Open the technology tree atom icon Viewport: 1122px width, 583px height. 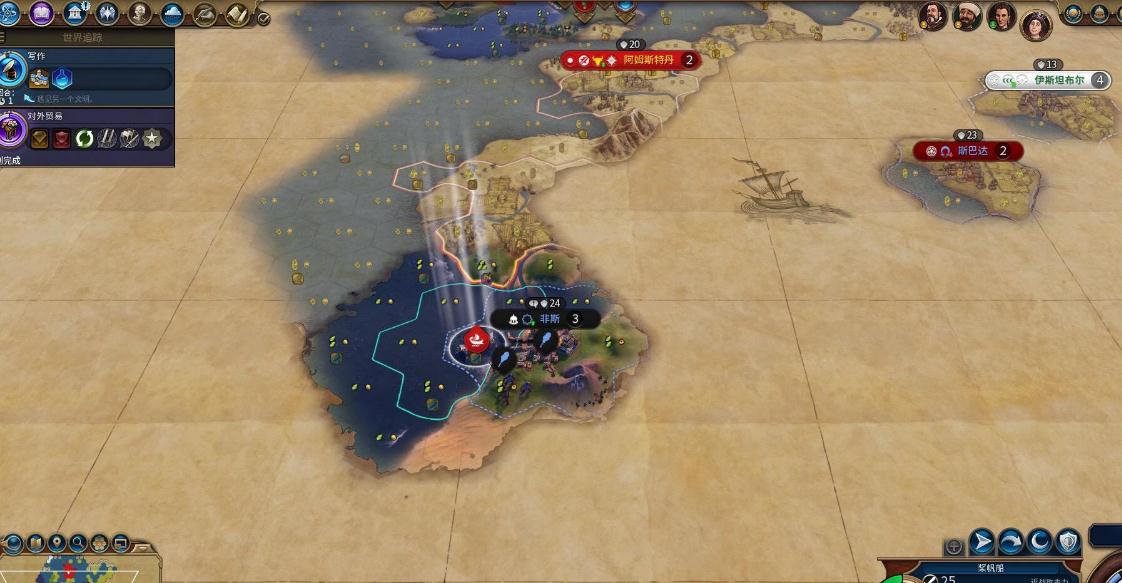(x=9, y=13)
